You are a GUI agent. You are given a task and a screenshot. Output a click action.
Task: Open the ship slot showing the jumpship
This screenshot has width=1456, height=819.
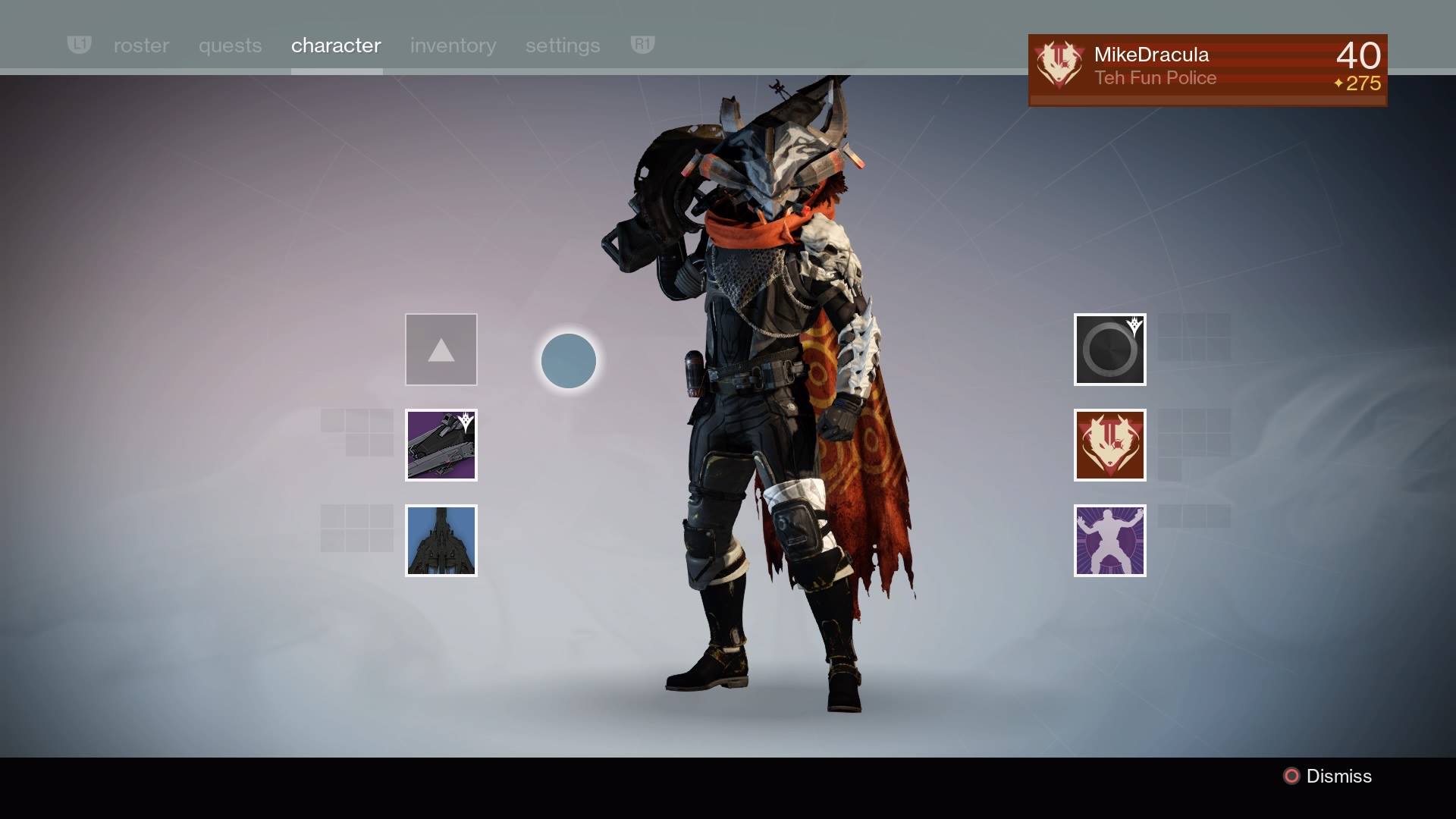coord(441,540)
